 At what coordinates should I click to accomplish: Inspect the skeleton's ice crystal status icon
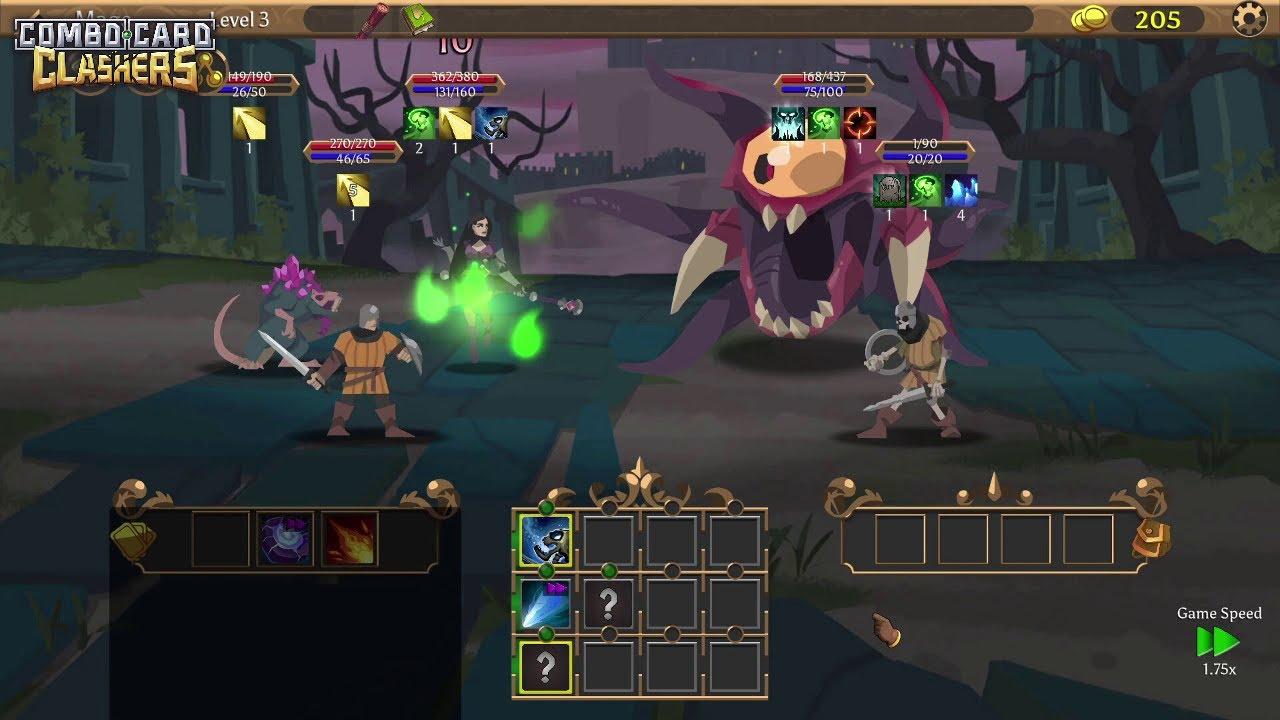[x=961, y=191]
